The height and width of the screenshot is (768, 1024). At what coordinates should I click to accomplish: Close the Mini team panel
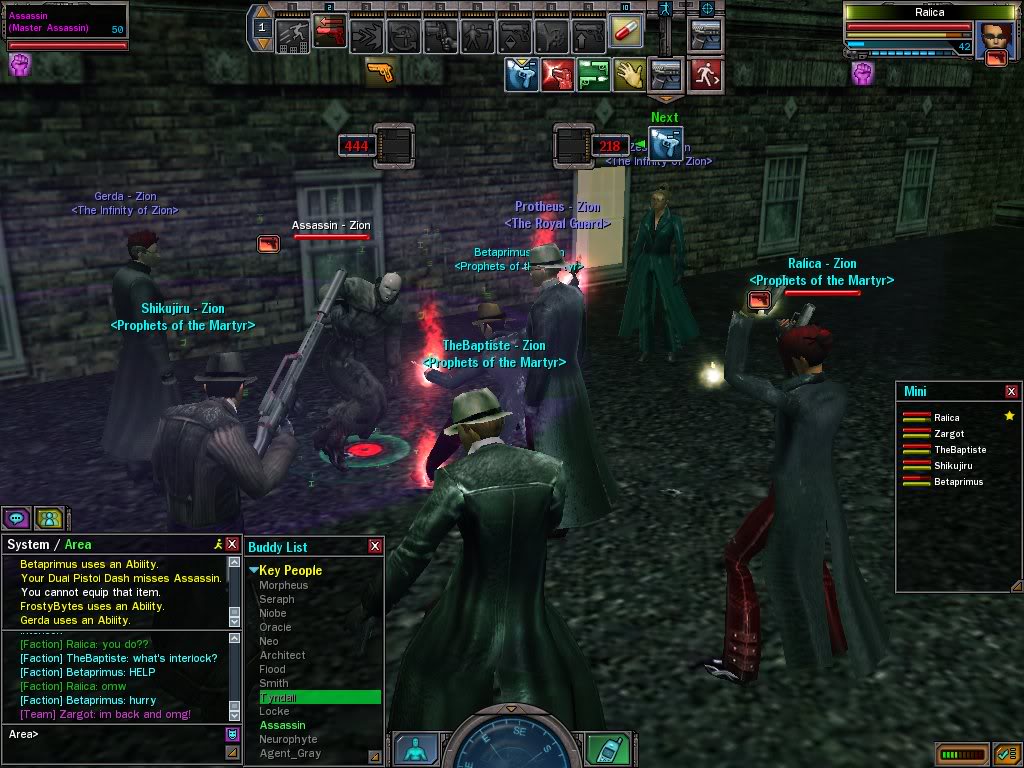pyautogui.click(x=1011, y=391)
